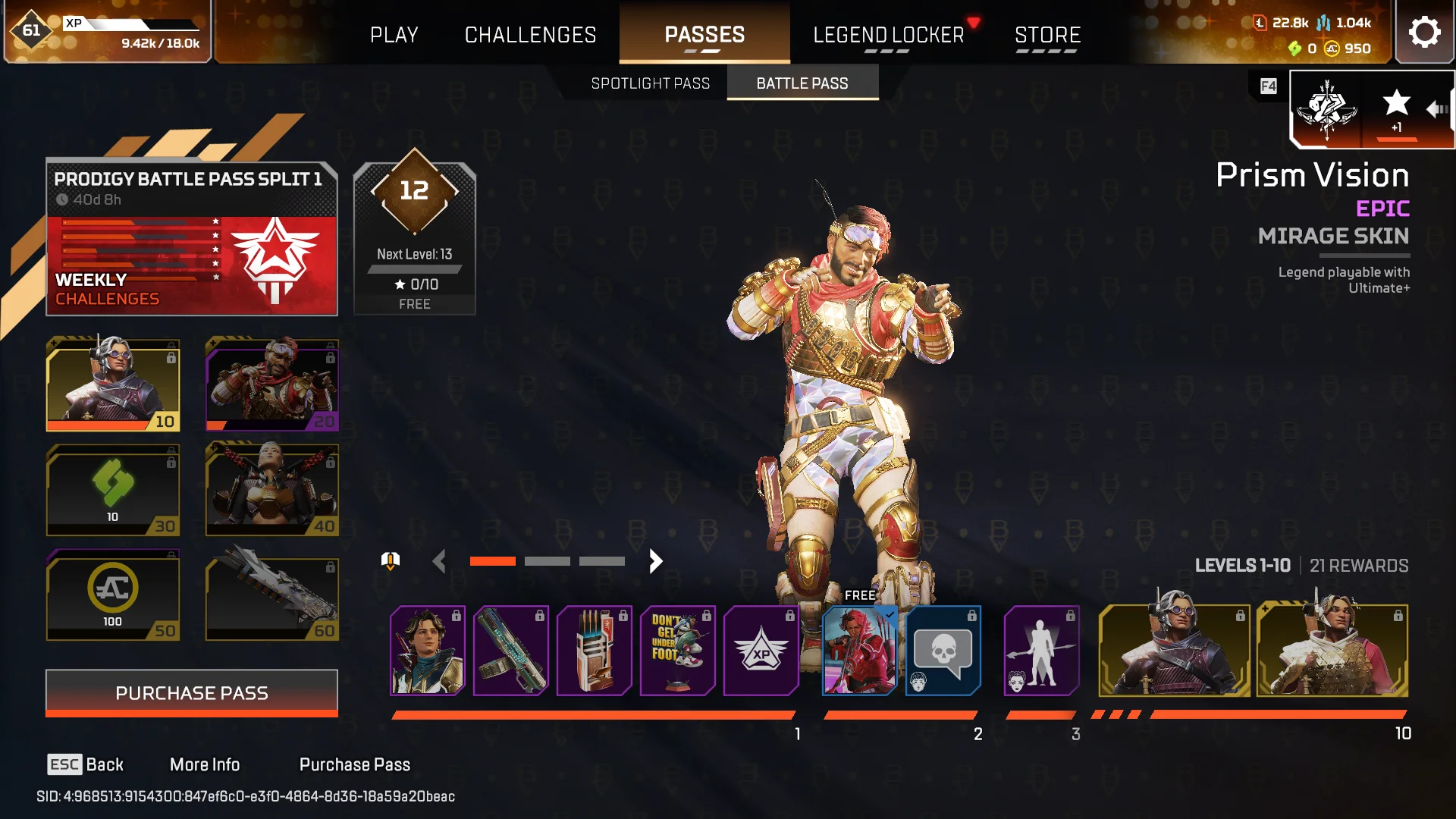Select the 100 Apex Coins reward tile
This screenshot has width=1456, height=819.
click(x=113, y=596)
